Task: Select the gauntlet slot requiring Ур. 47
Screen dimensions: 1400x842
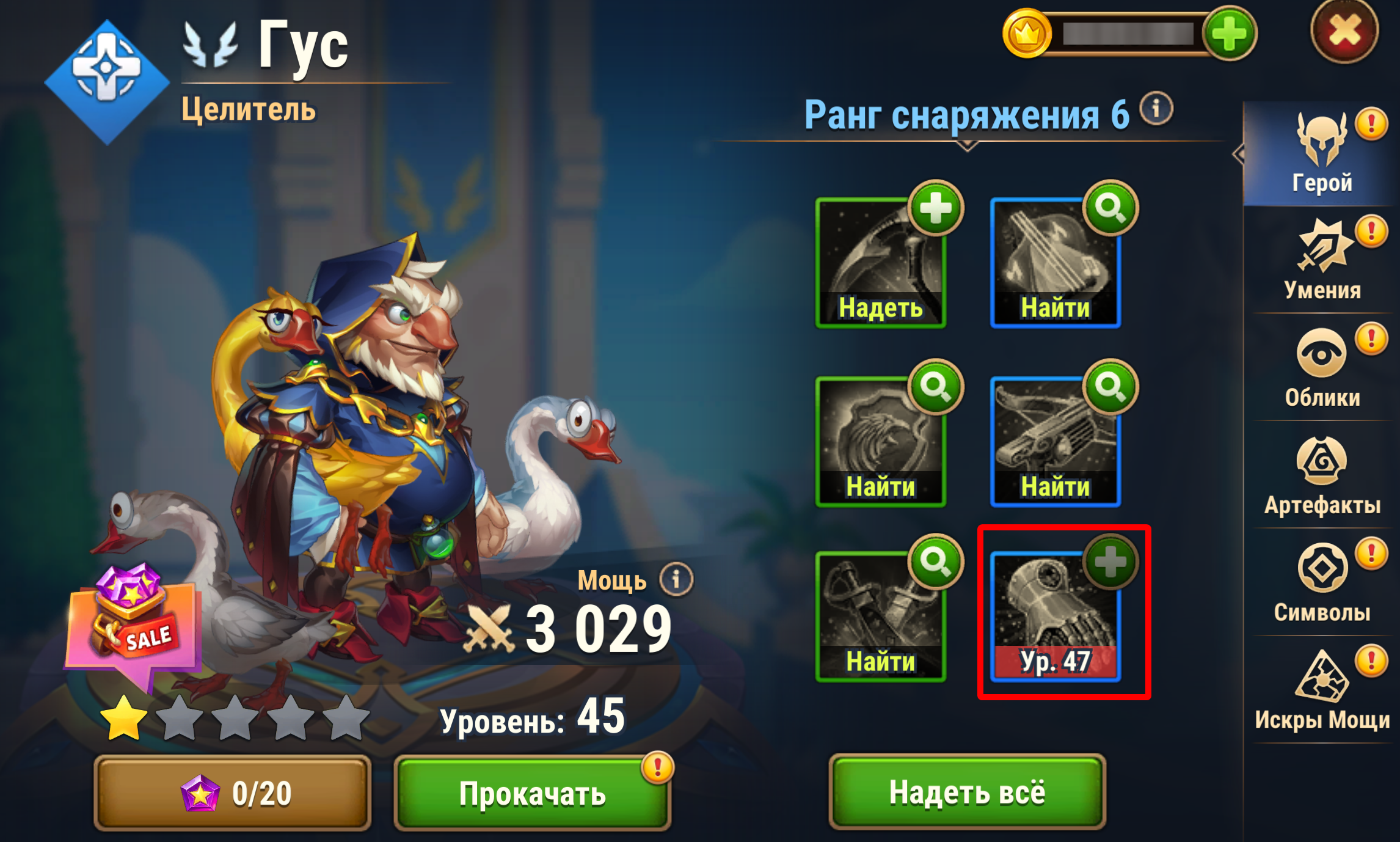Action: click(x=1055, y=617)
